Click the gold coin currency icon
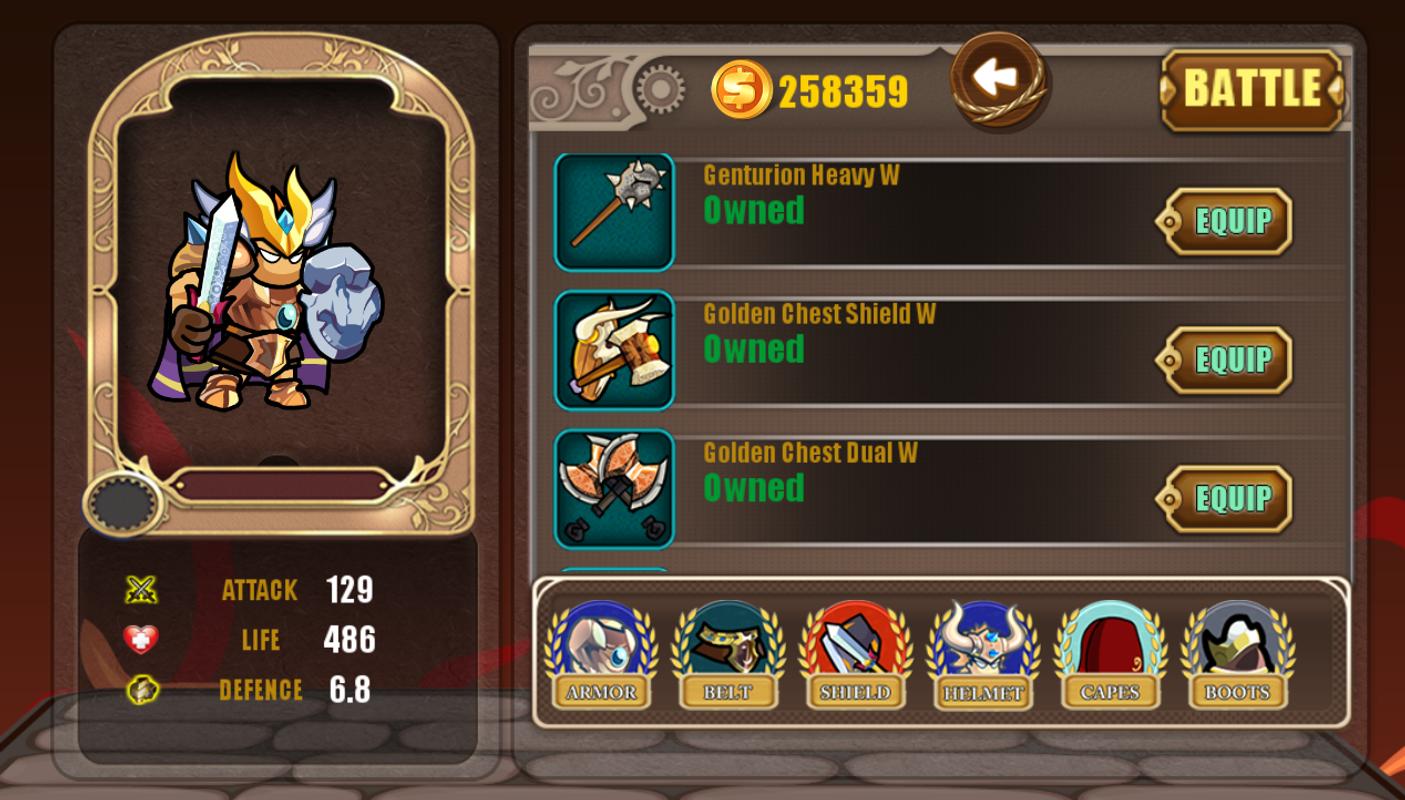The image size is (1405, 800). point(741,90)
